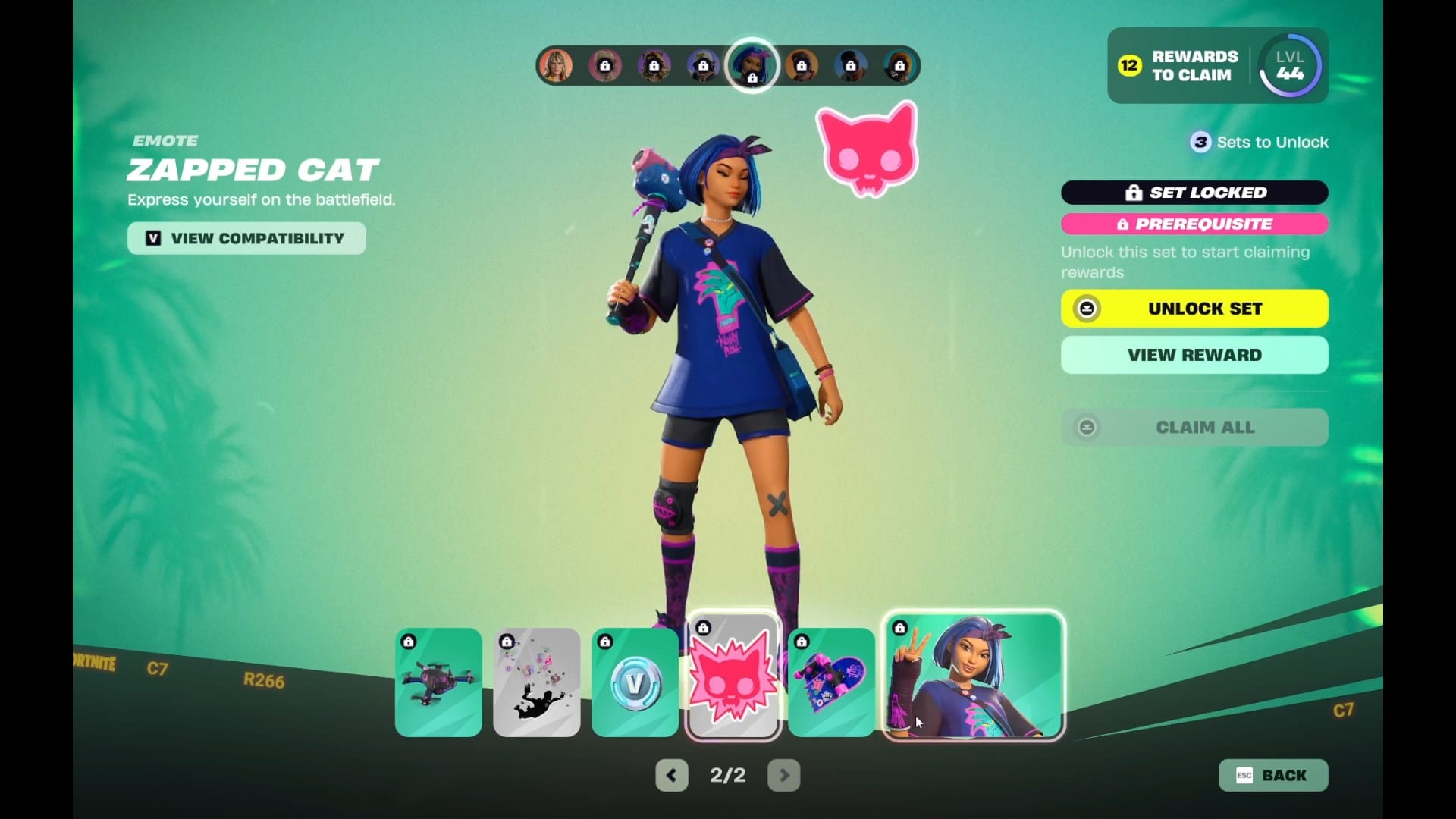This screenshot has width=1456, height=819.
Task: Unlock this set with the yellow button
Action: (1194, 309)
